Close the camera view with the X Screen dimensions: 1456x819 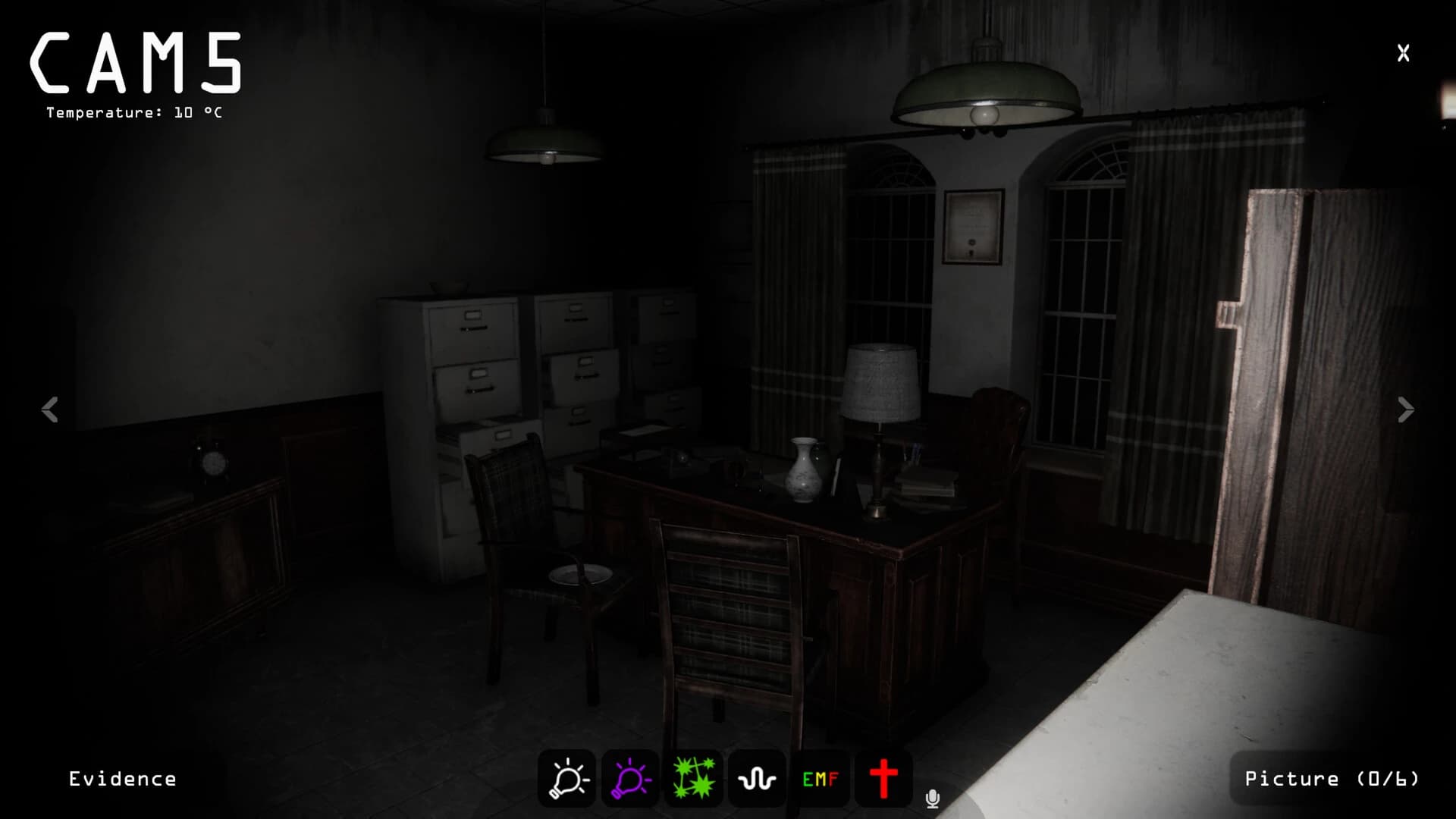click(x=1403, y=52)
